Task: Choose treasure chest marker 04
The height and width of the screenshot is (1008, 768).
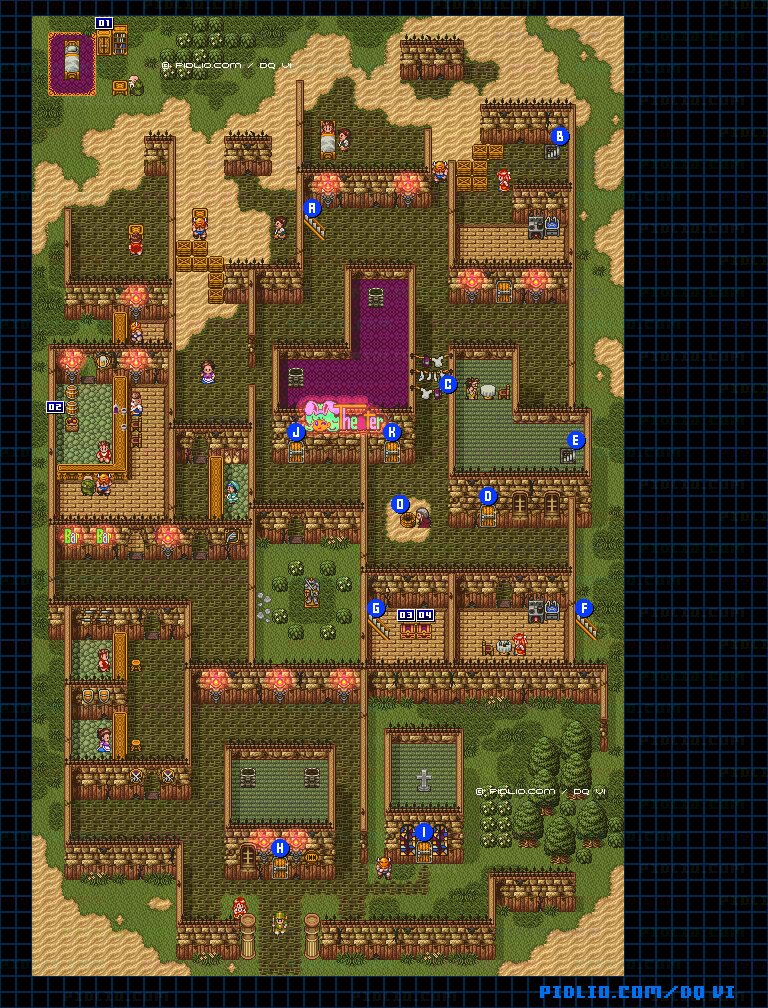Action: point(425,615)
